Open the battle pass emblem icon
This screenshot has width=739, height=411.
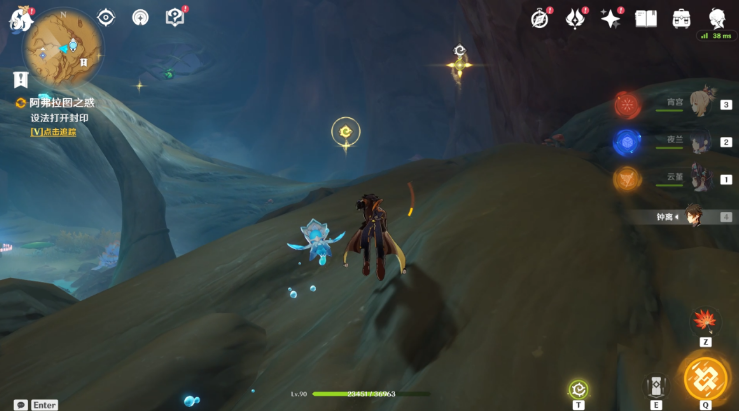pyautogui.click(x=576, y=18)
